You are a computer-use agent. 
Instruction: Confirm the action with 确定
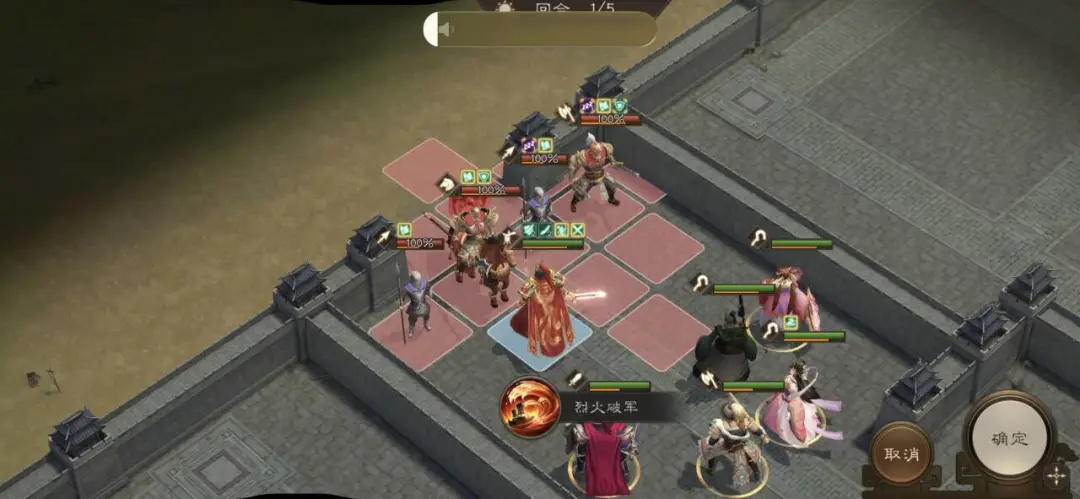[1009, 439]
